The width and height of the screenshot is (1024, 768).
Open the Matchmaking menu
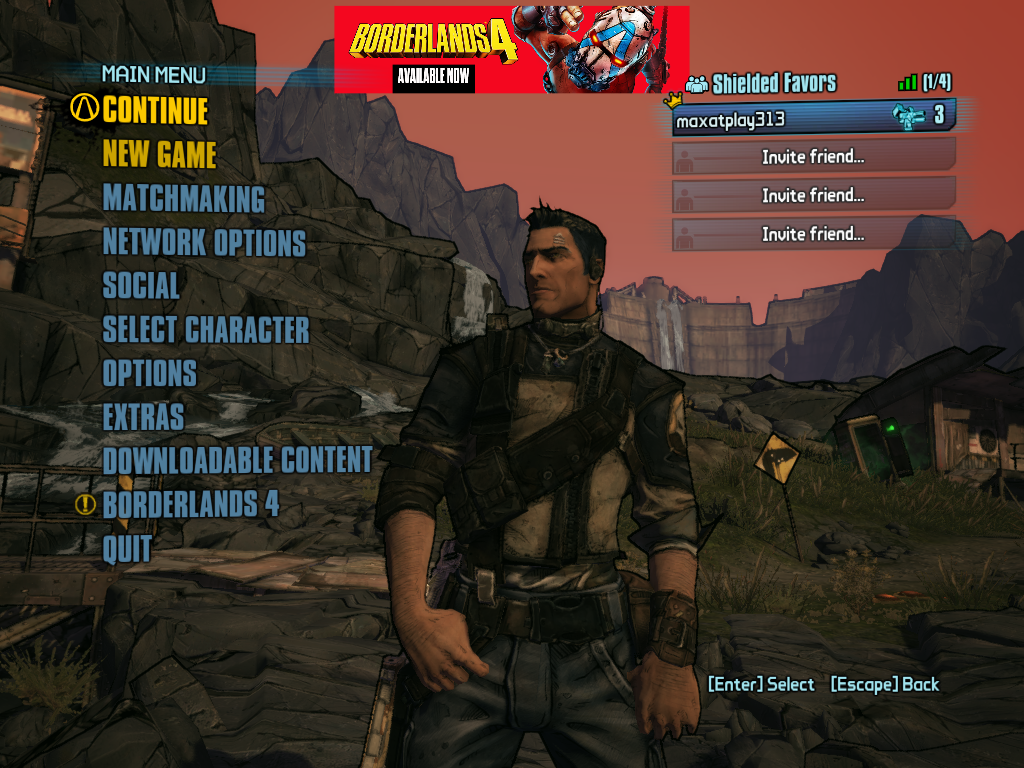(x=183, y=198)
